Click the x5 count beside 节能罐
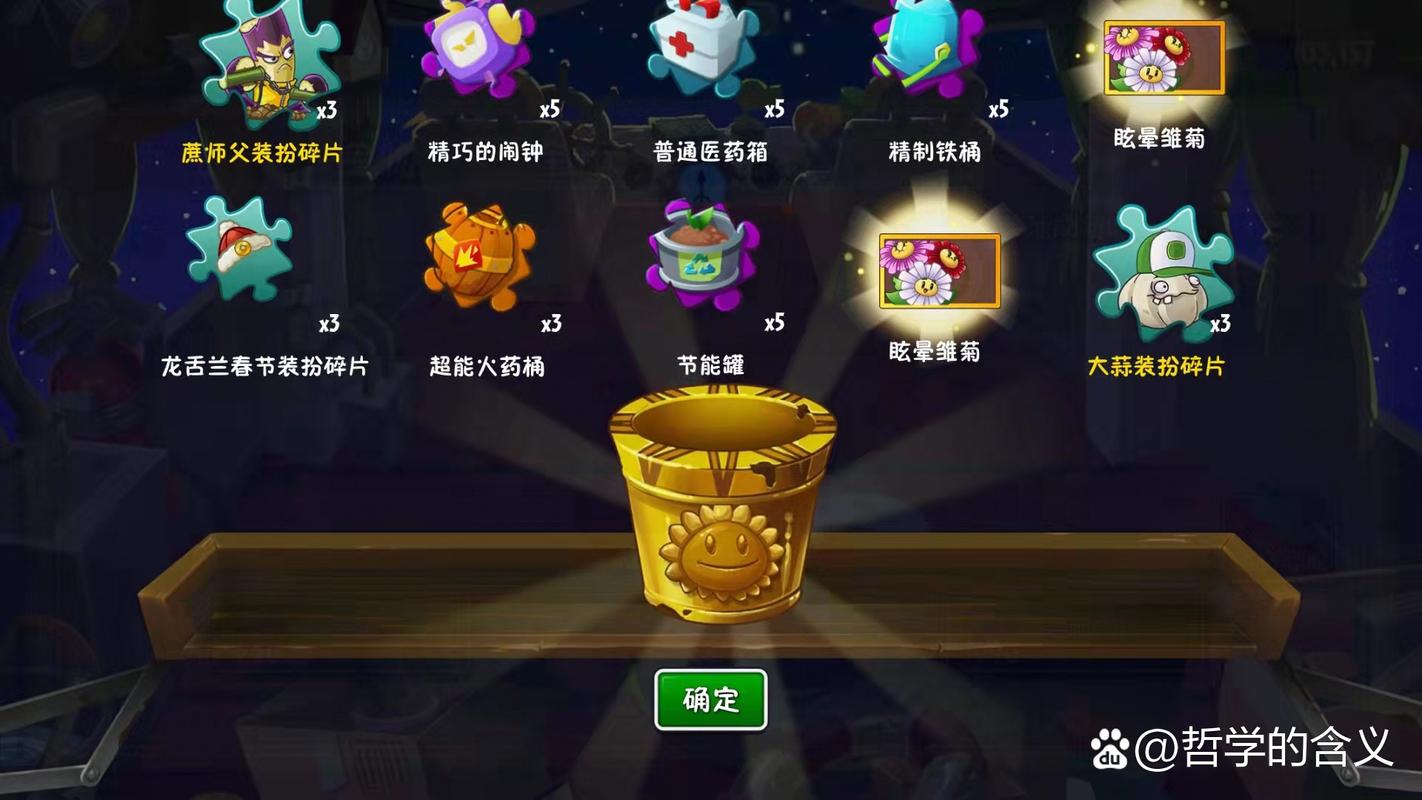This screenshot has width=1422, height=800. (x=775, y=323)
